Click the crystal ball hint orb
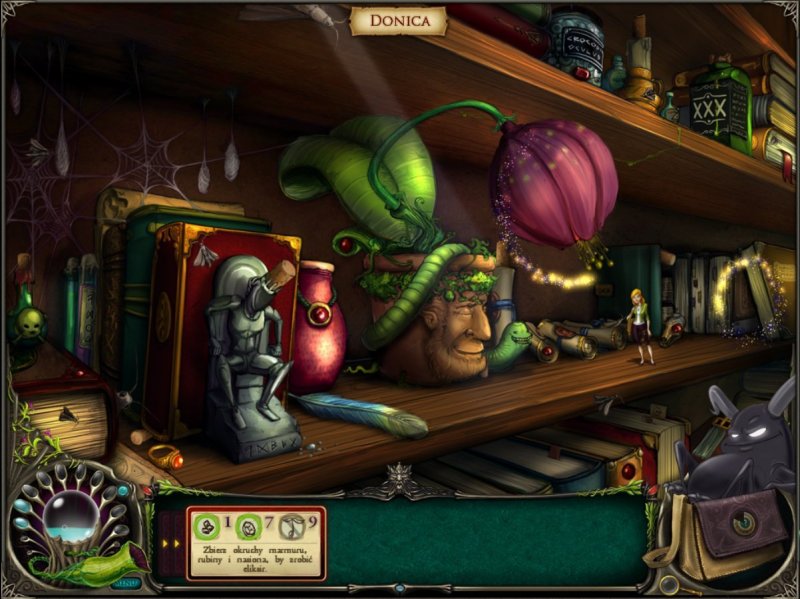Screen dimensions: 800x599 [66, 519]
